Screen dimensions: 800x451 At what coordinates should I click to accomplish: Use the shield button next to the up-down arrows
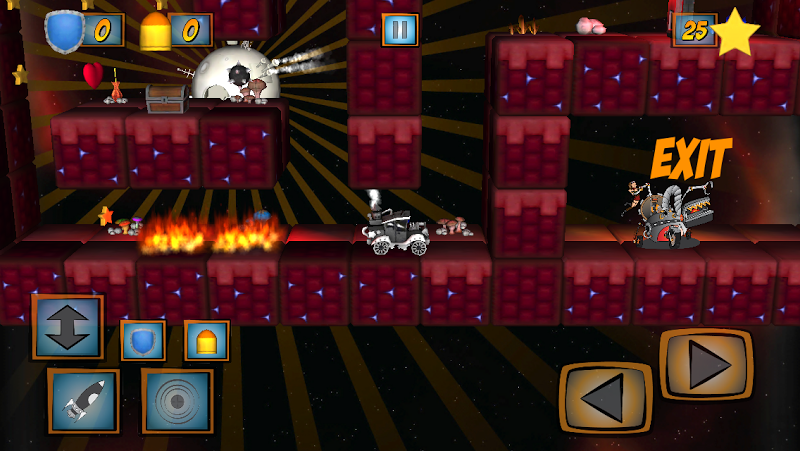click(x=143, y=340)
